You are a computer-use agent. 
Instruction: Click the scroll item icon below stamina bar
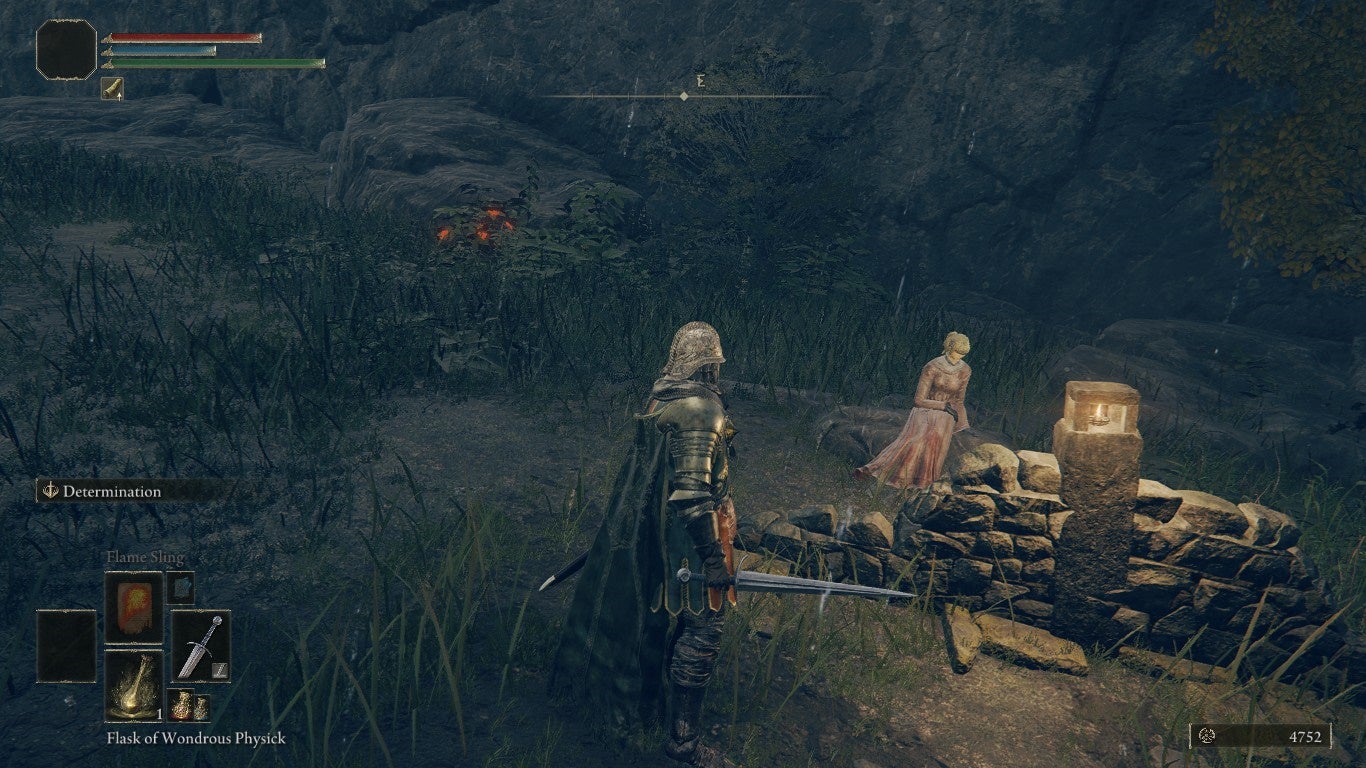point(111,88)
